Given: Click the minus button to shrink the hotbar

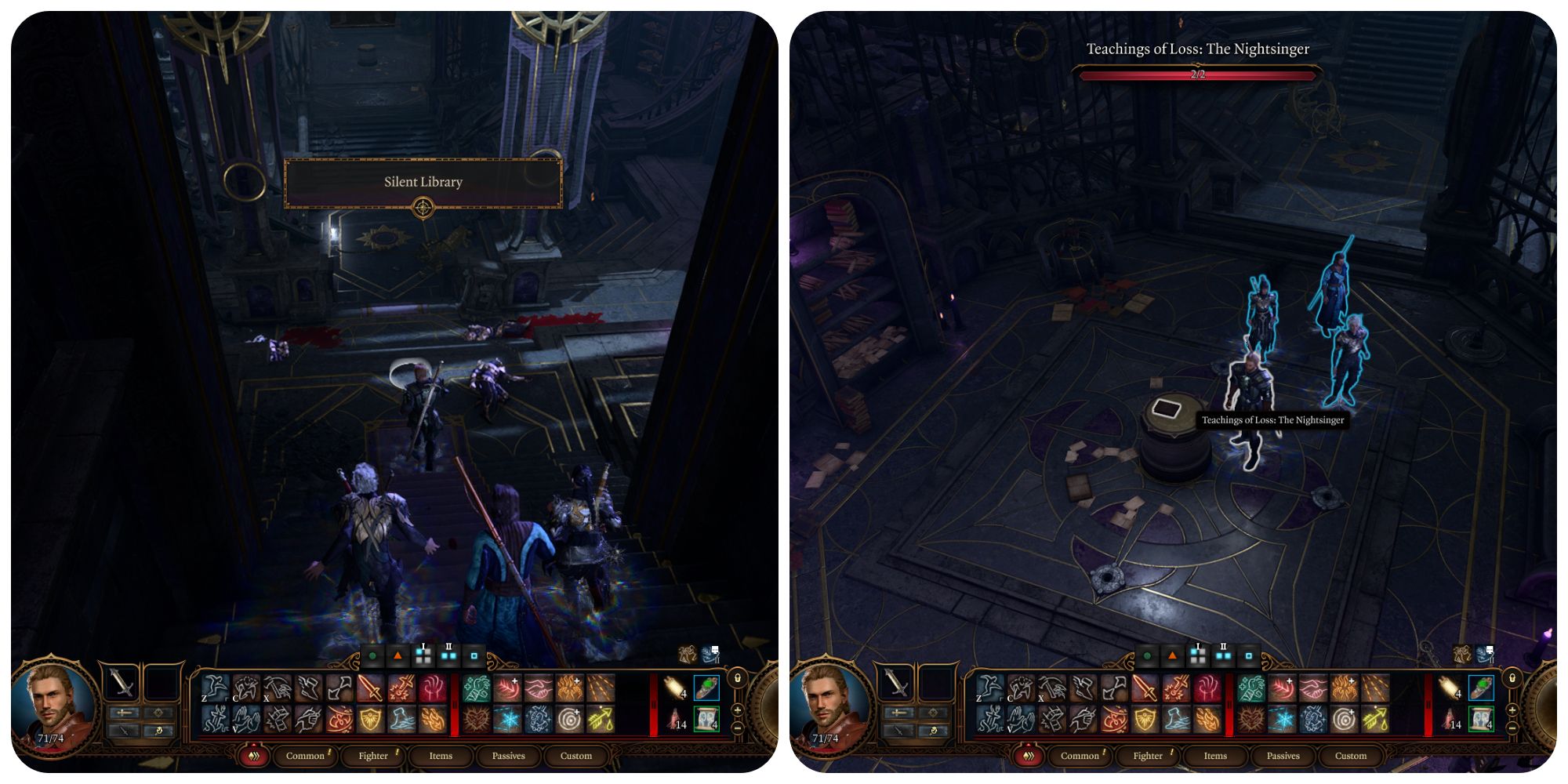Looking at the screenshot, I should point(737,728).
